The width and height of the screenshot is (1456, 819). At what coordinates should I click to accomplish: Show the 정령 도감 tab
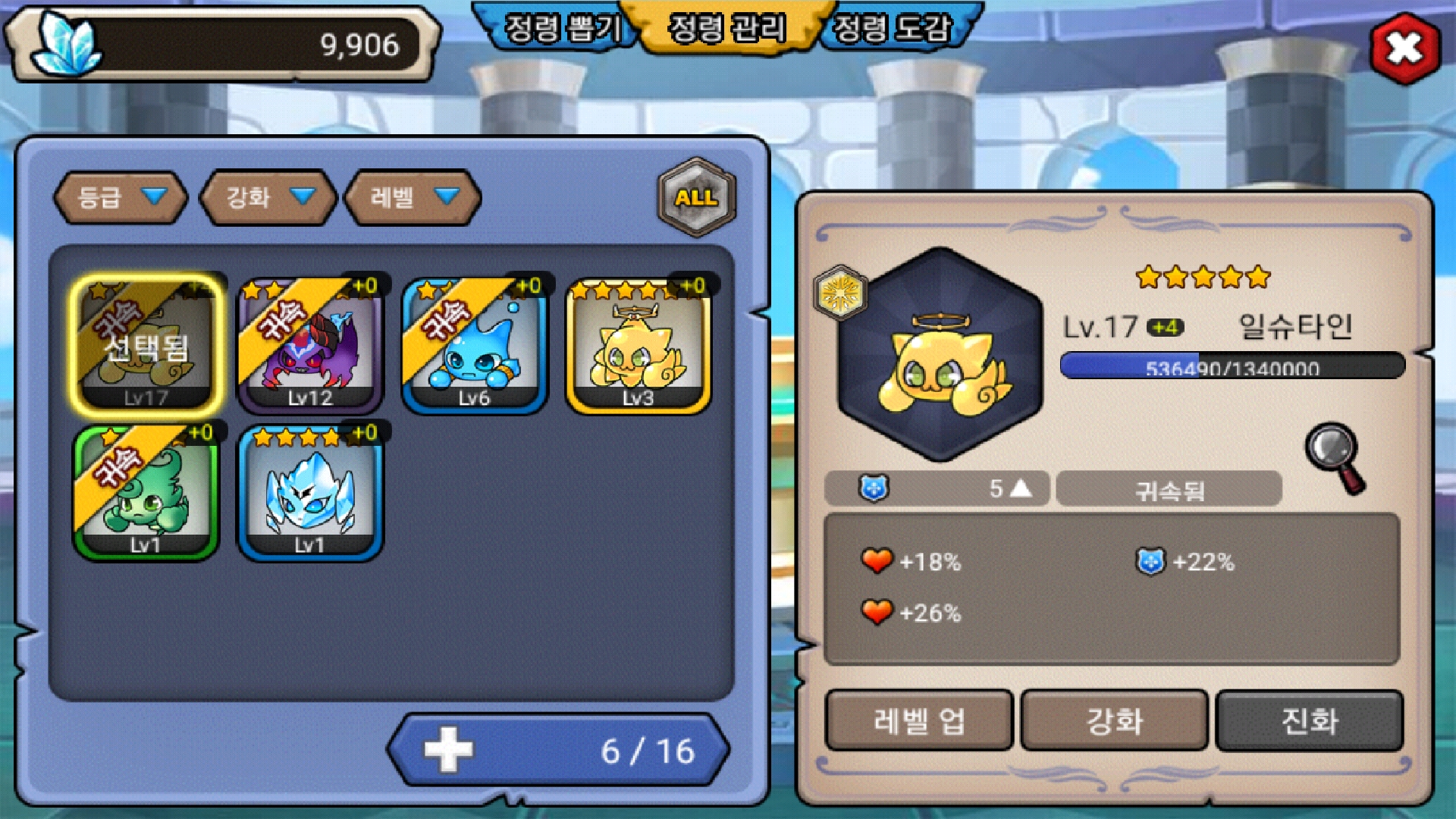(892, 29)
